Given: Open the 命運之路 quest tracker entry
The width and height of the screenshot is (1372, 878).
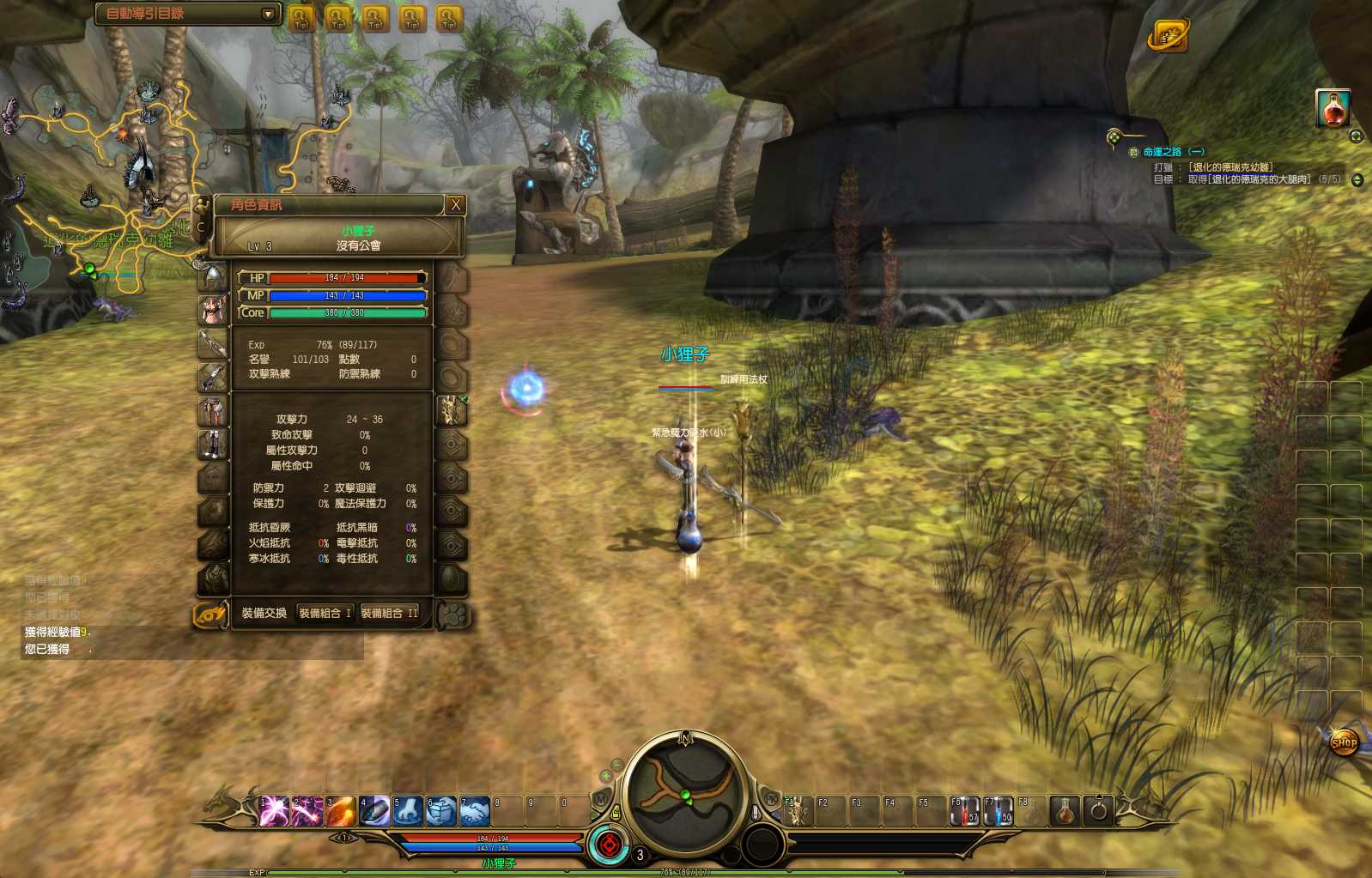Looking at the screenshot, I should pyautogui.click(x=1173, y=152).
